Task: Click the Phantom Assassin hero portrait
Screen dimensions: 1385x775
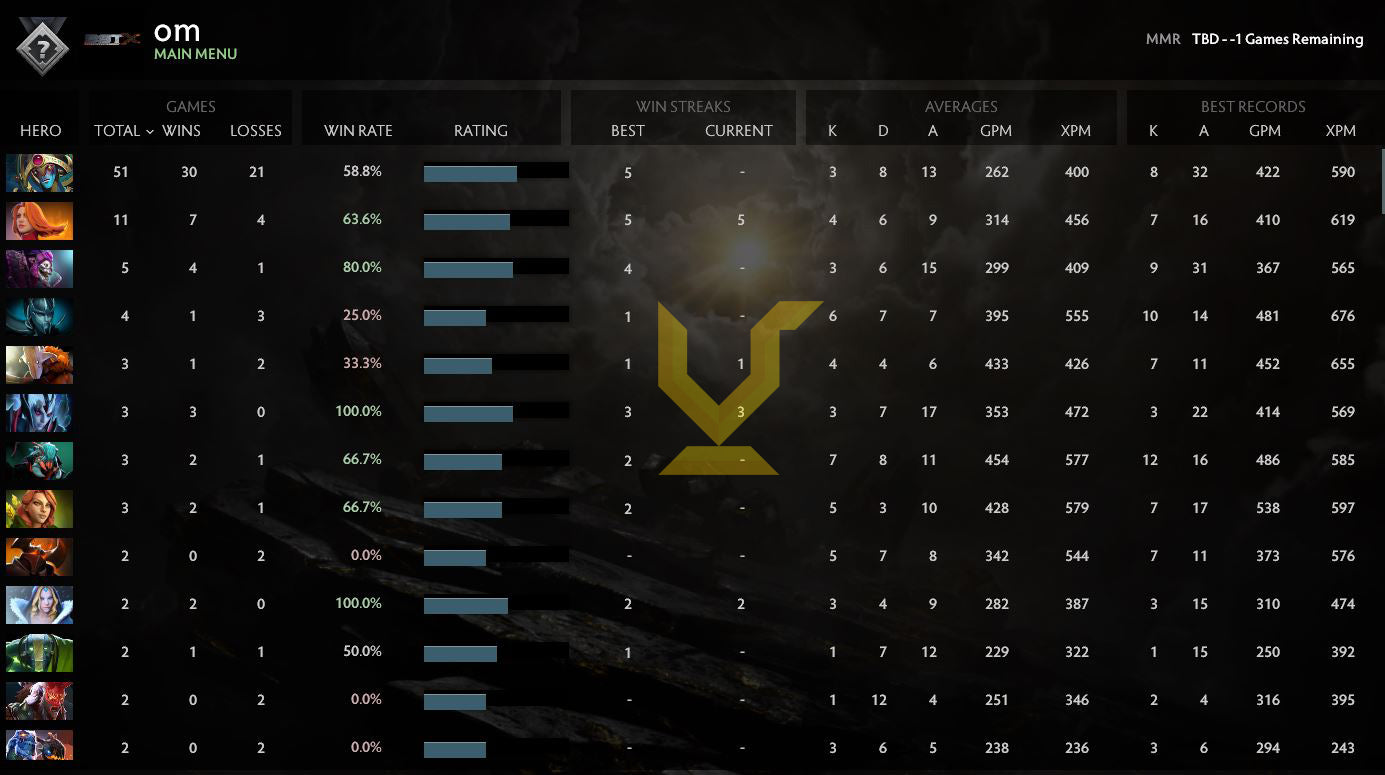Action: coord(39,316)
